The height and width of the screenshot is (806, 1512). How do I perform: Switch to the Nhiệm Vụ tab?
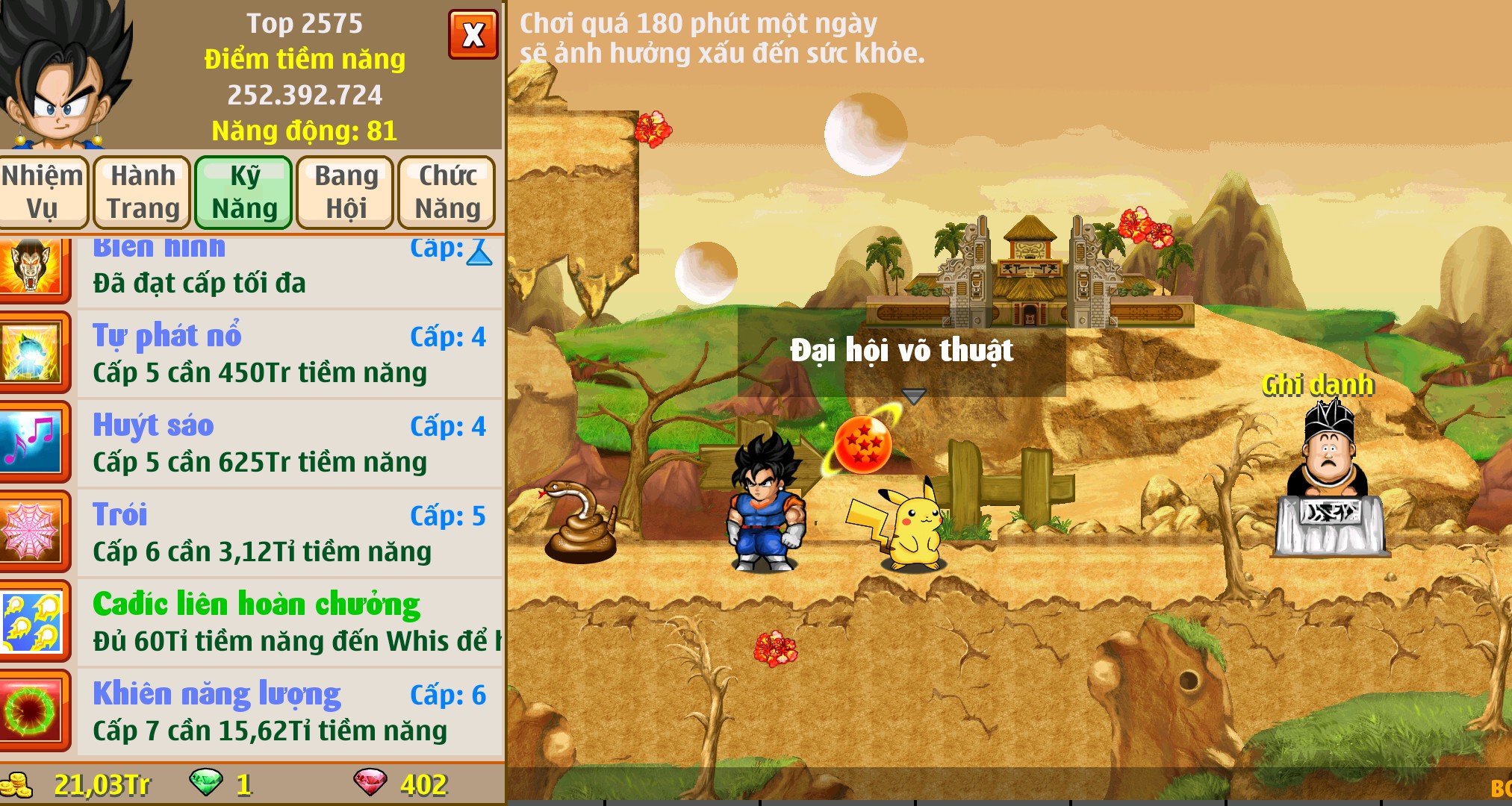click(43, 192)
